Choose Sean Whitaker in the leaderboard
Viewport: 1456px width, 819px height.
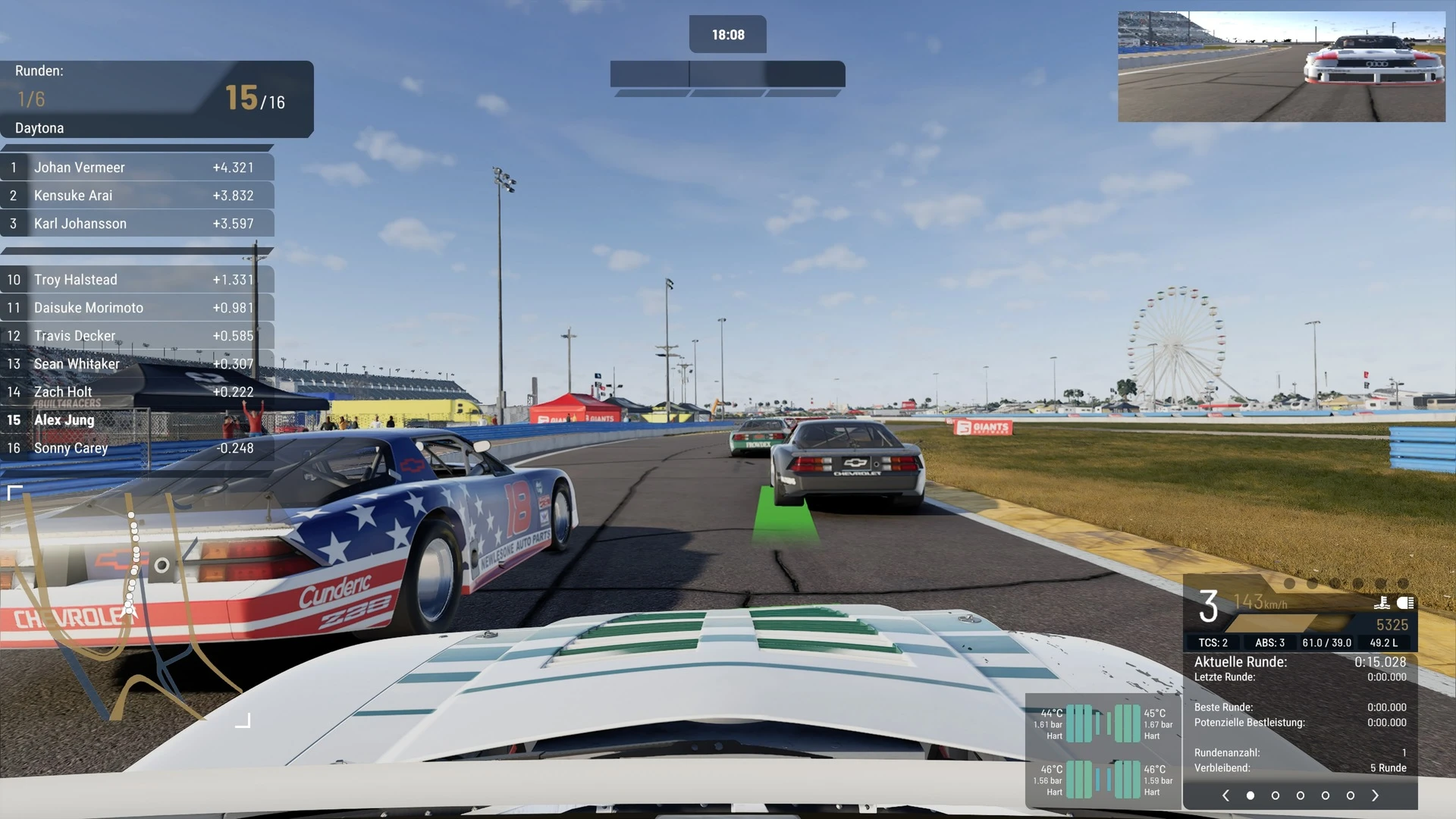(136, 364)
